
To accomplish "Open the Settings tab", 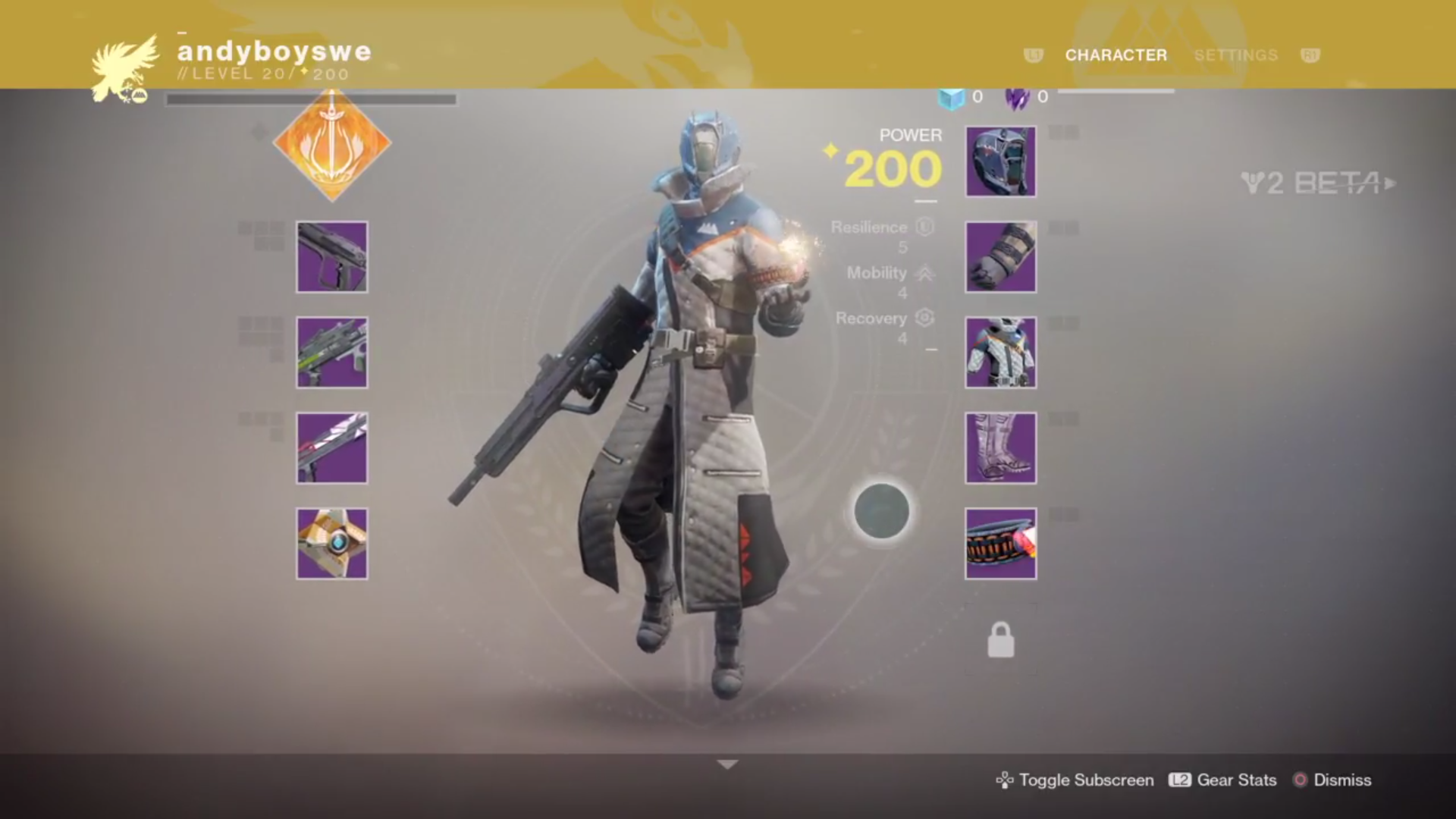I will click(x=1235, y=55).
